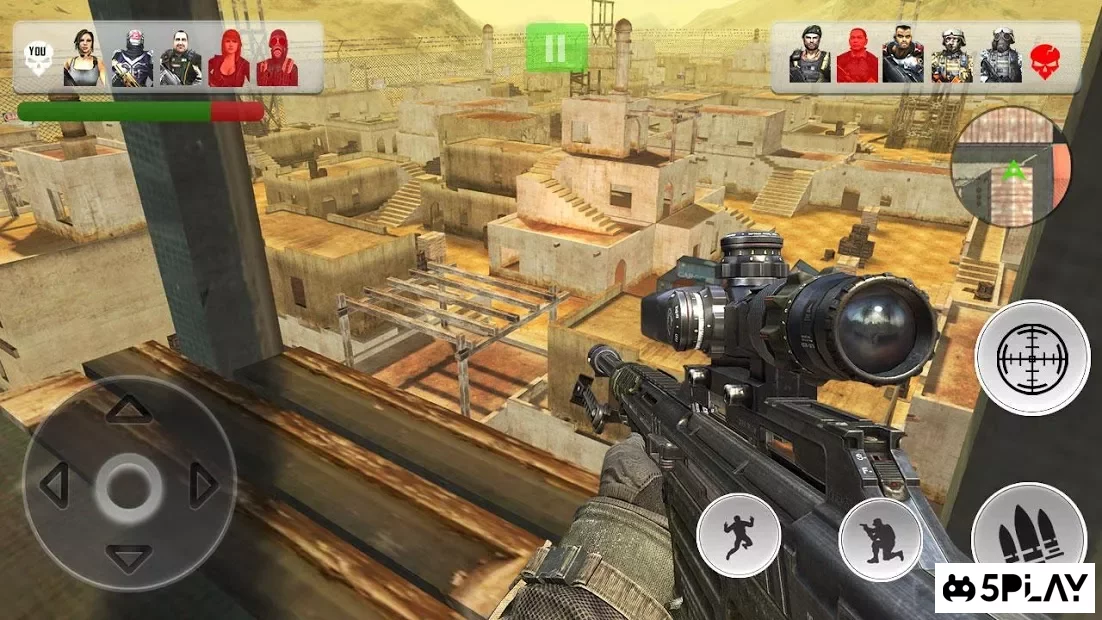Image resolution: width=1102 pixels, height=620 pixels.
Task: Tap the D-pad up arrow
Action: 129,409
